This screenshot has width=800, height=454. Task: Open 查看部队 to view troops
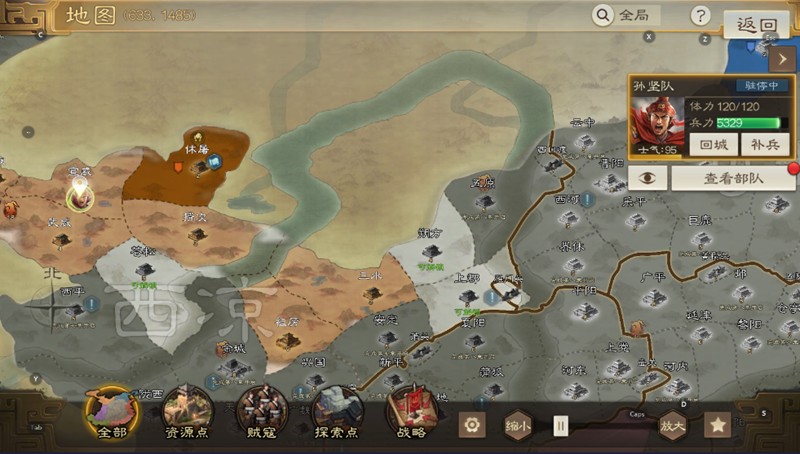[733, 178]
